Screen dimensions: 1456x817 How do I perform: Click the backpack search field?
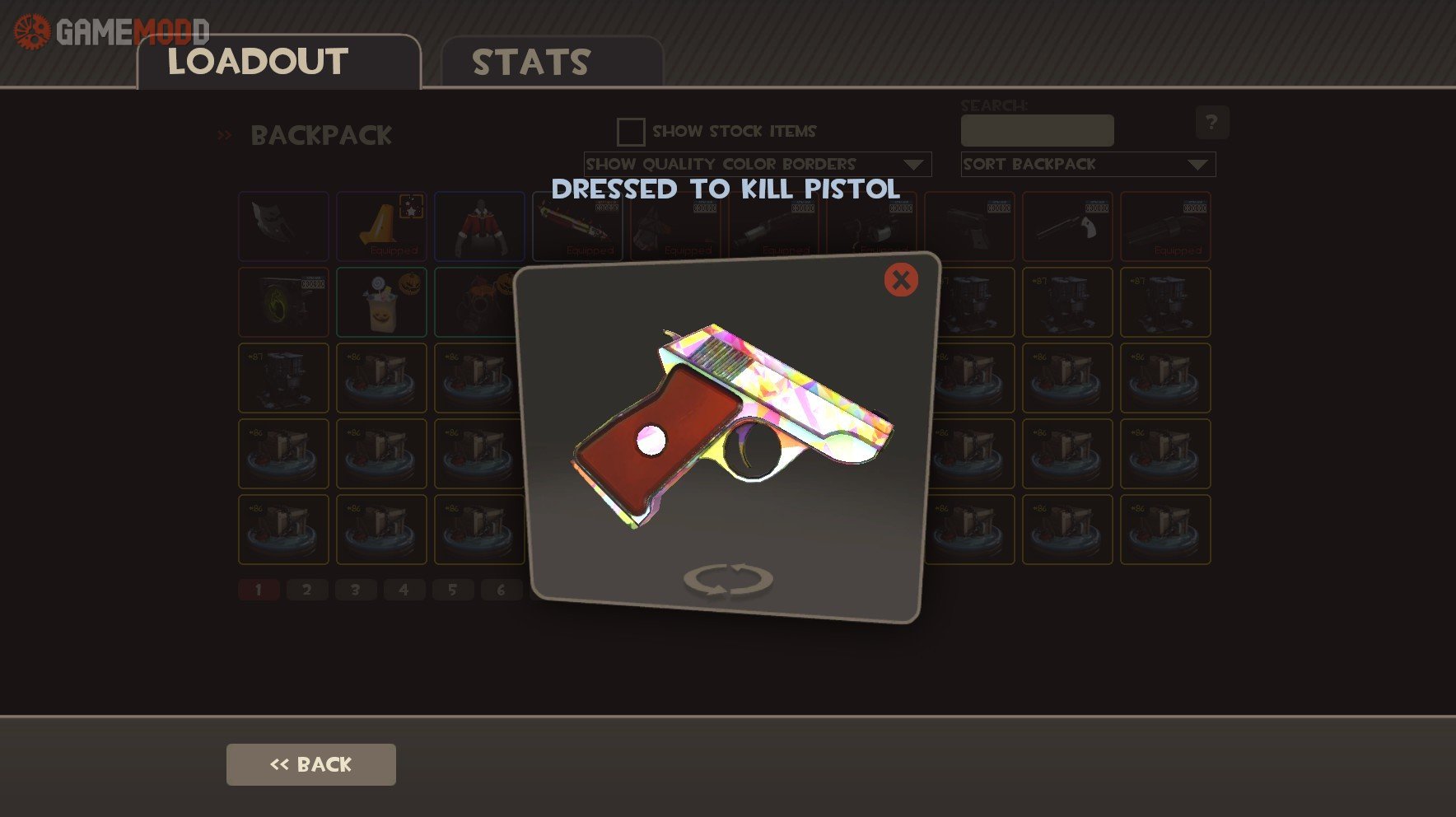[x=1037, y=131]
